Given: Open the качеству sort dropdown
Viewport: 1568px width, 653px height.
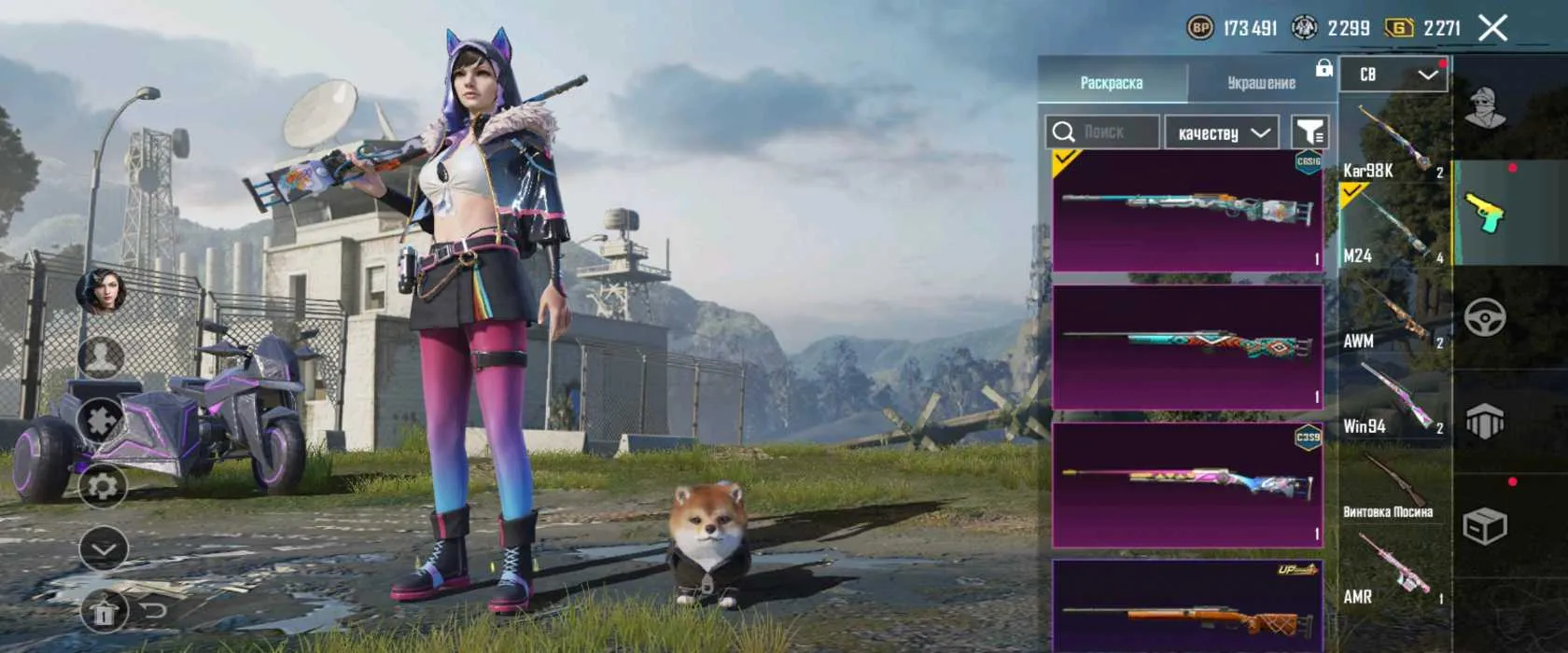Looking at the screenshot, I should (1222, 132).
